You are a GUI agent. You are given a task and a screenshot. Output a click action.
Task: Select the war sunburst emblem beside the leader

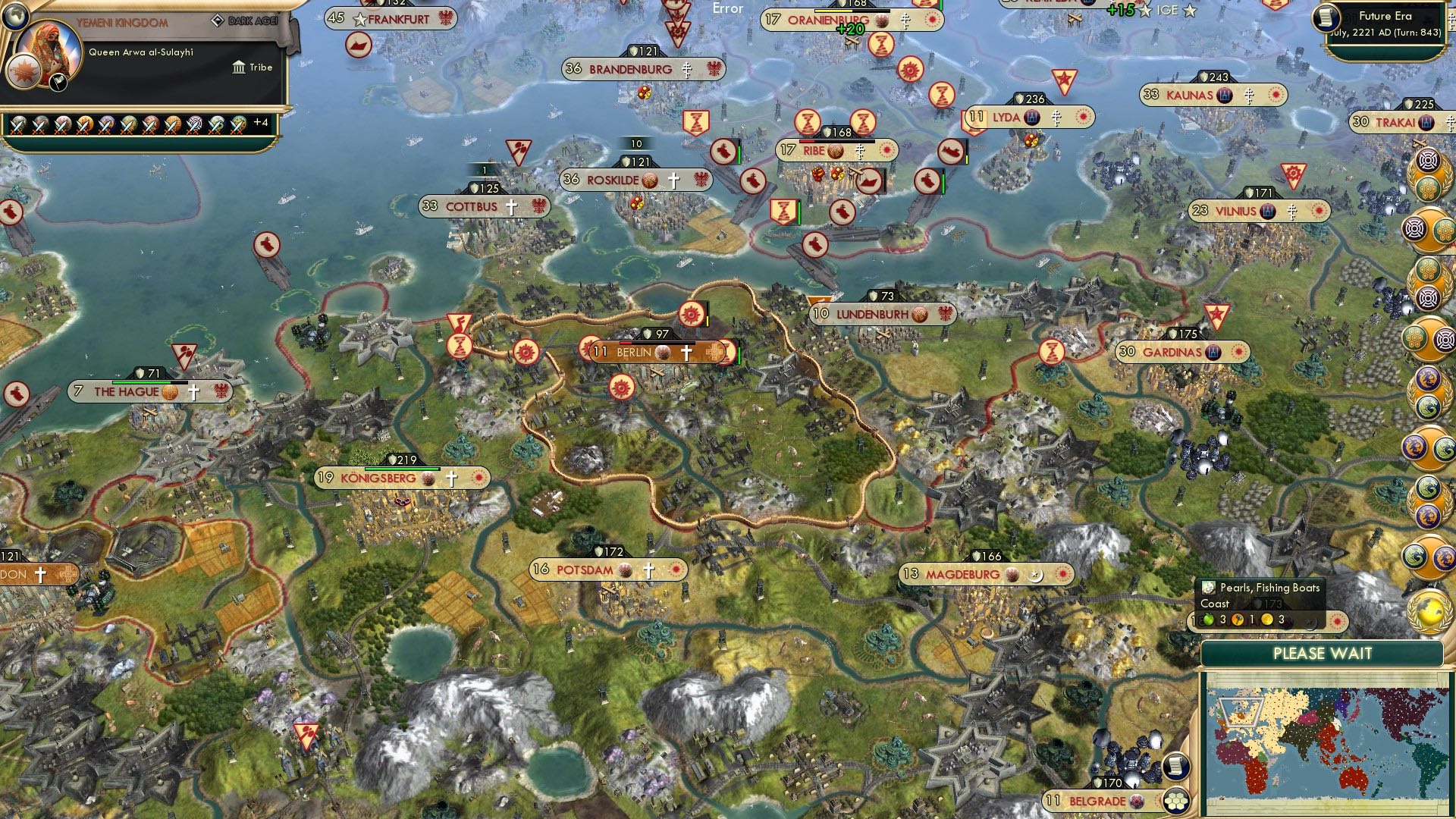[22, 73]
